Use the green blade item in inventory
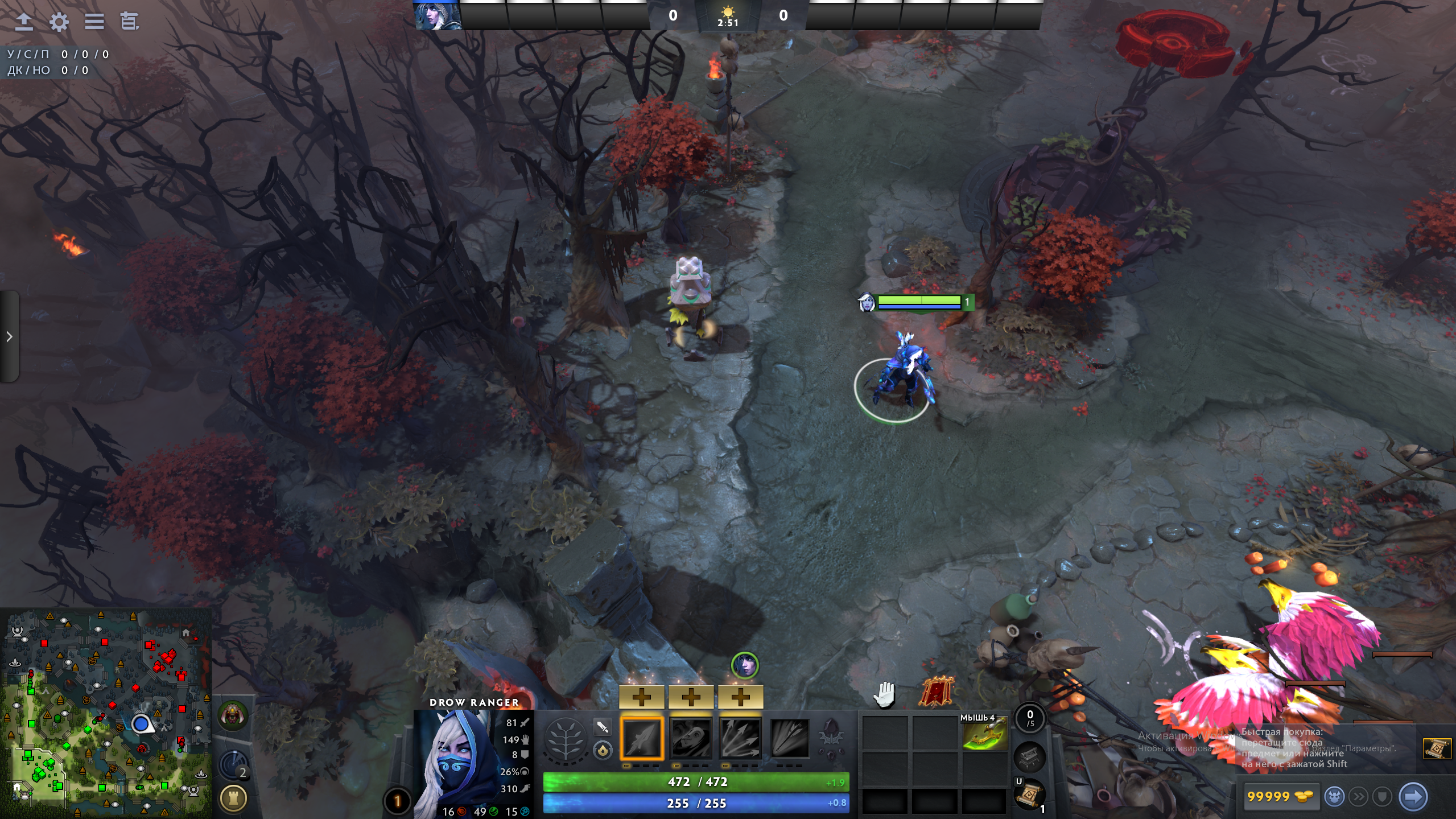Viewport: 1456px width, 819px height. (x=984, y=734)
